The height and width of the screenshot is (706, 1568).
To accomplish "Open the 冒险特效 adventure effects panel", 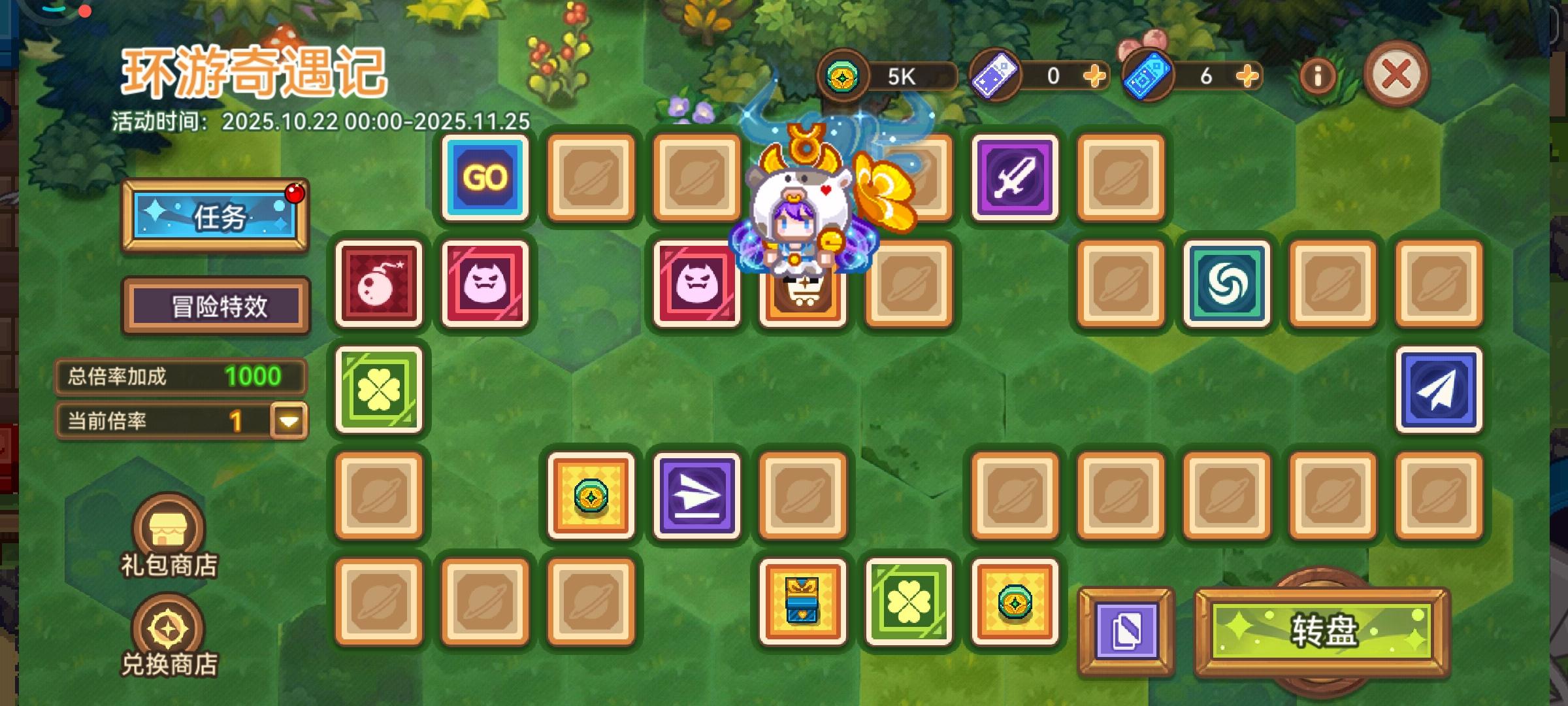I will (216, 305).
